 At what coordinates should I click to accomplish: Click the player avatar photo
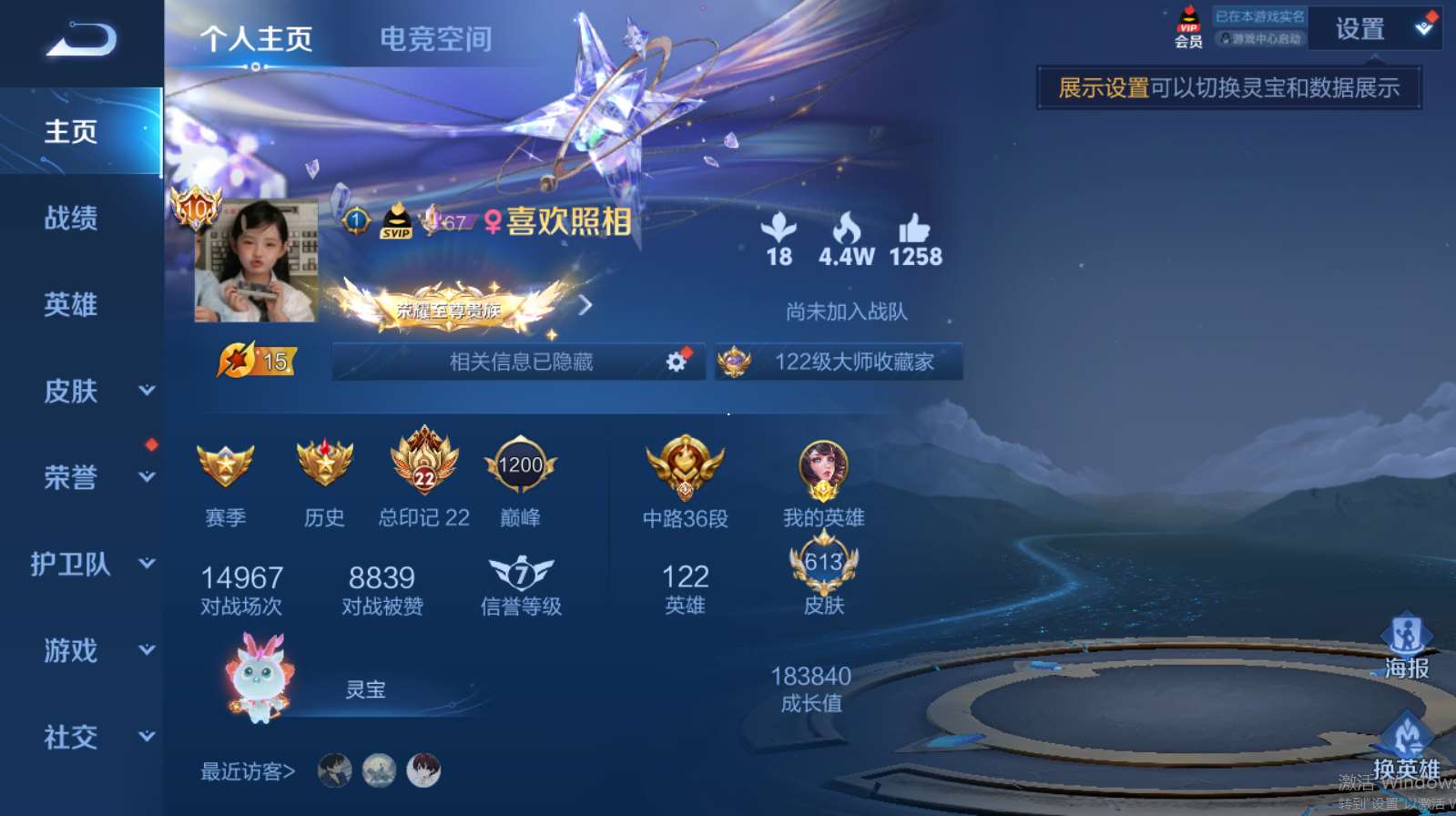[x=256, y=262]
